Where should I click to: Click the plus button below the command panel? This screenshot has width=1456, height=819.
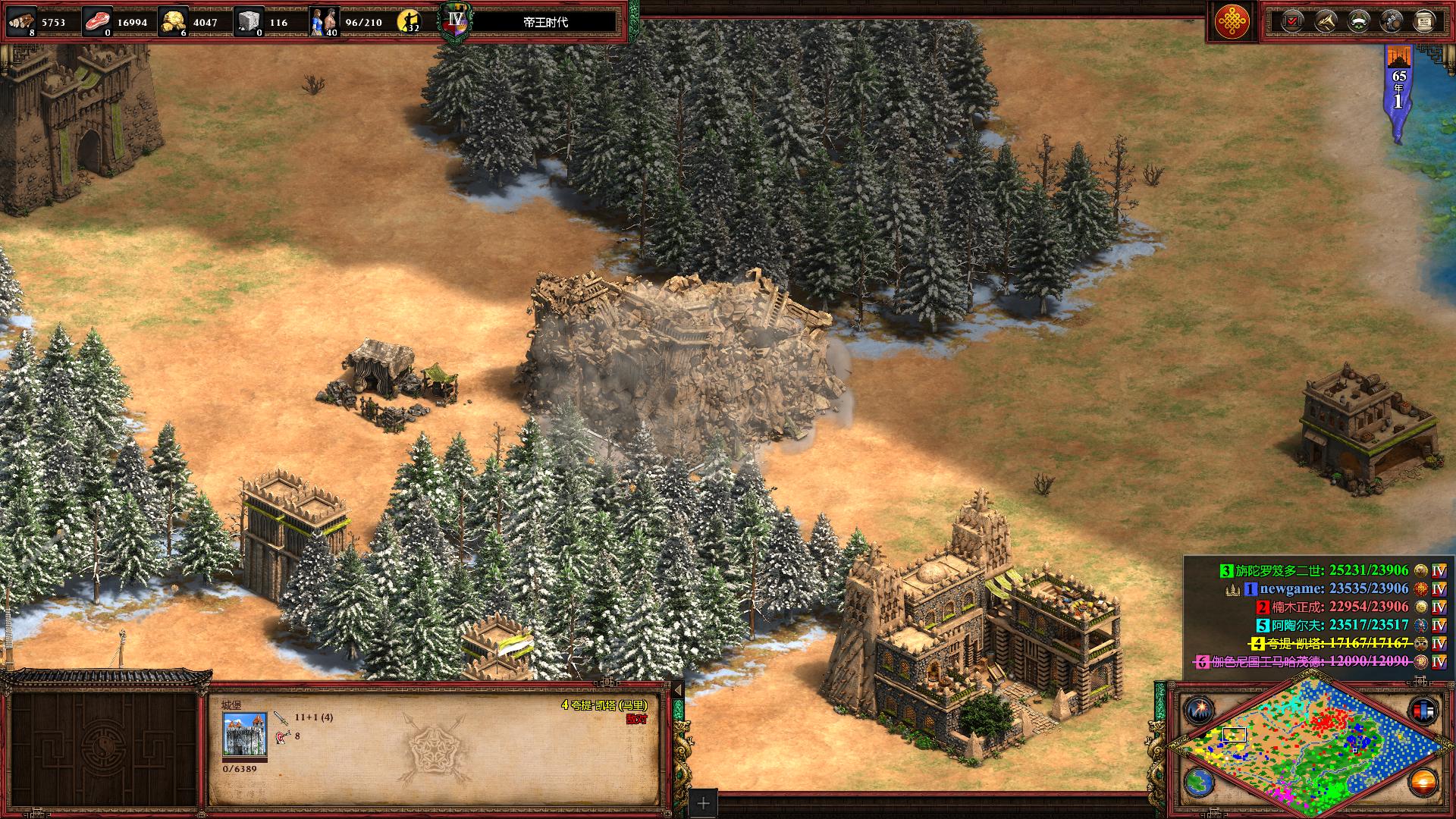click(x=704, y=803)
